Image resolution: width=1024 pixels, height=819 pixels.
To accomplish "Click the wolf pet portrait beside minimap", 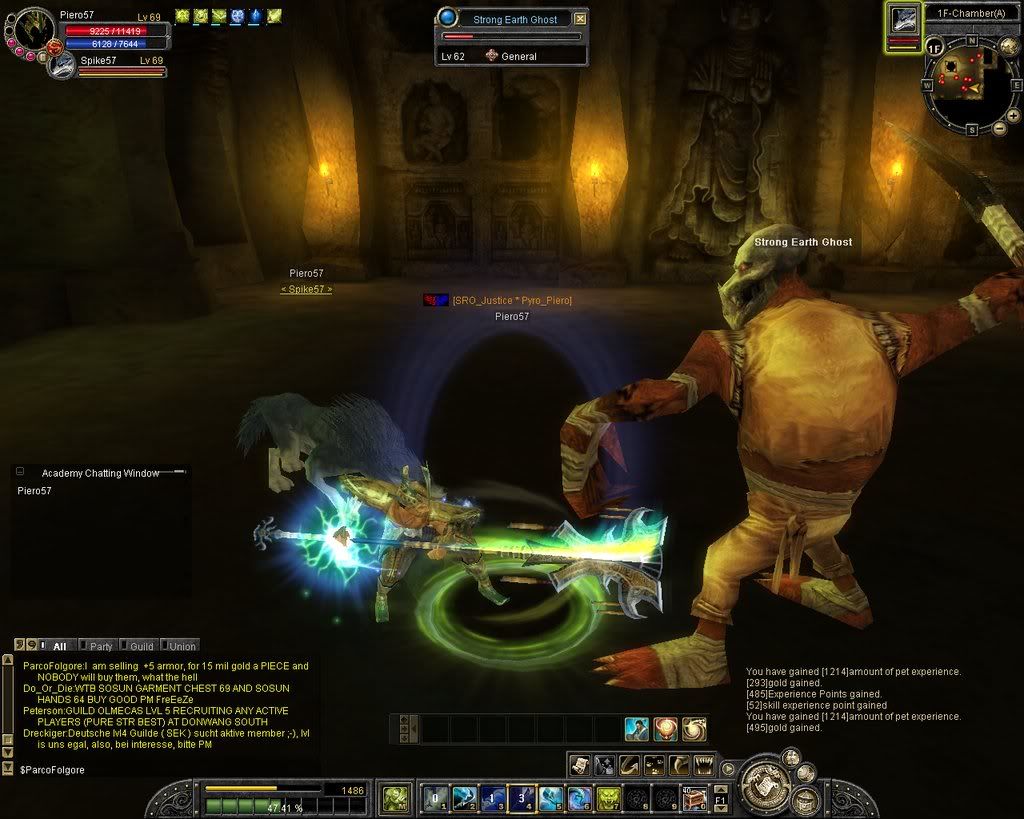I will coord(904,20).
